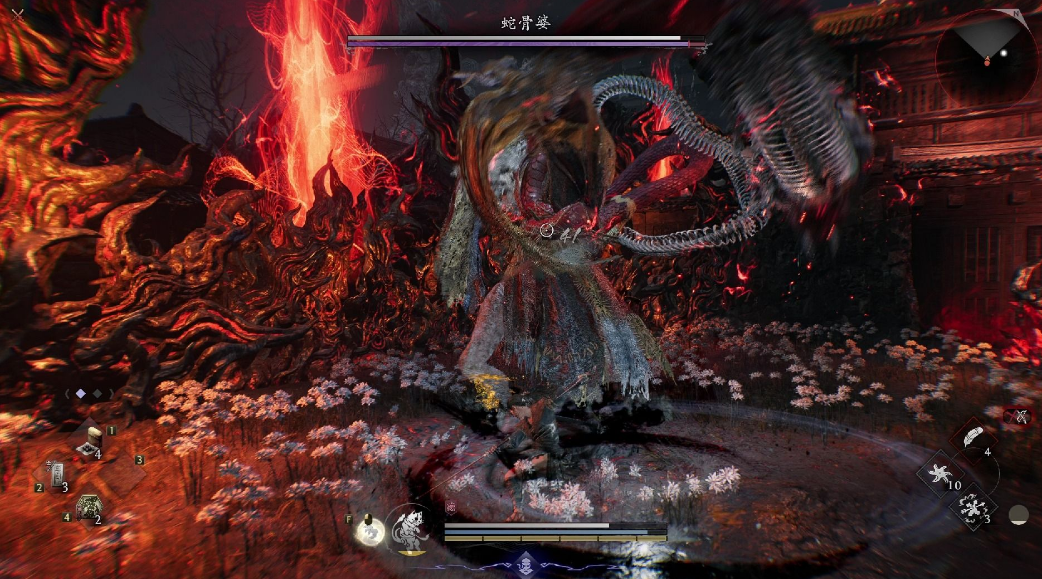The height and width of the screenshot is (579, 1042).
Task: Select the crossed-out bow icon
Action: click(1021, 416)
